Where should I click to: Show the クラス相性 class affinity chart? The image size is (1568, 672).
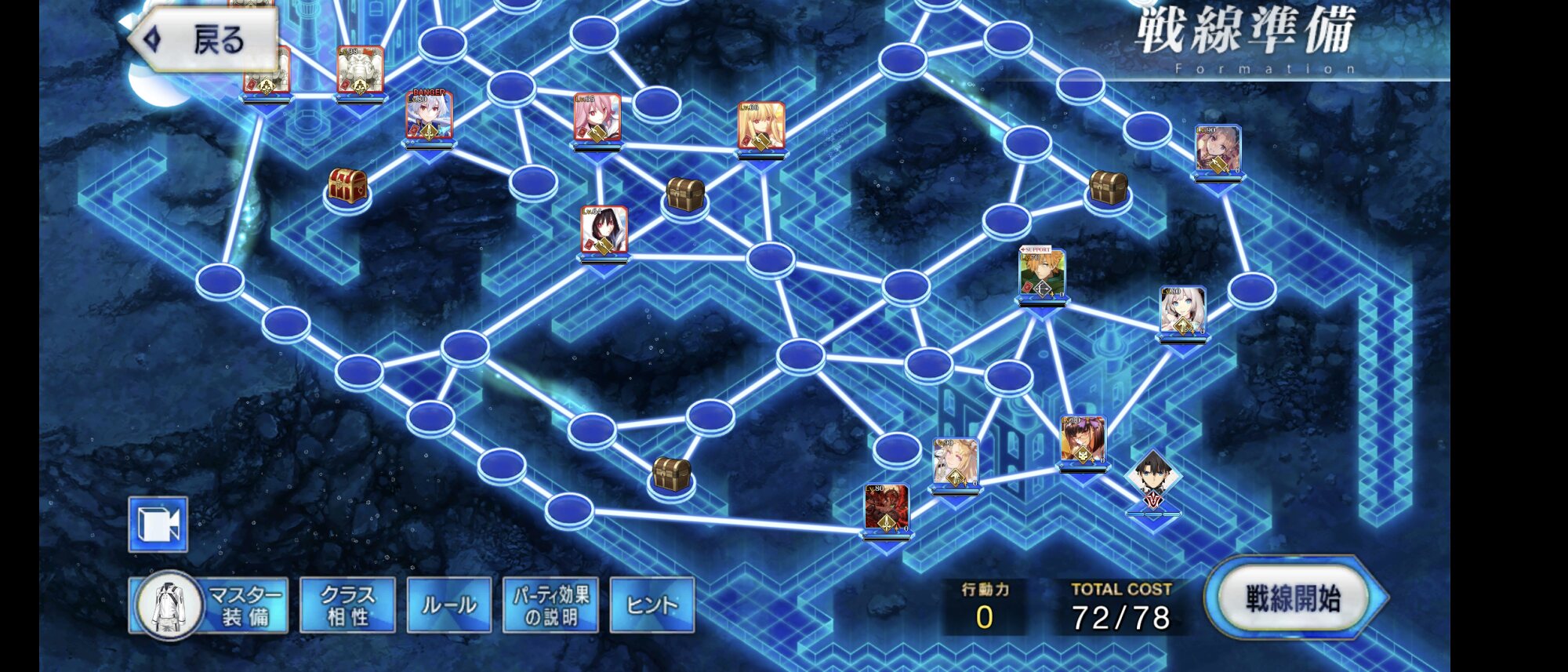pyautogui.click(x=347, y=605)
